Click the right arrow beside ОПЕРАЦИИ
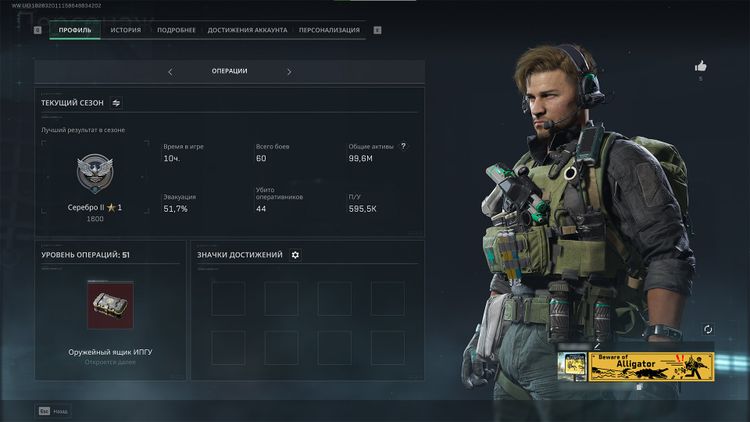This screenshot has height=422, width=750. (x=289, y=72)
